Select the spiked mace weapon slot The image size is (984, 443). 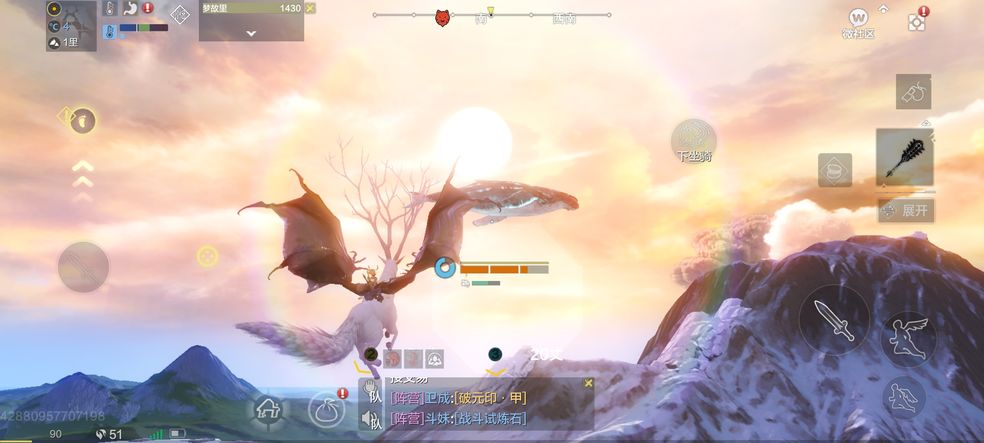point(904,157)
